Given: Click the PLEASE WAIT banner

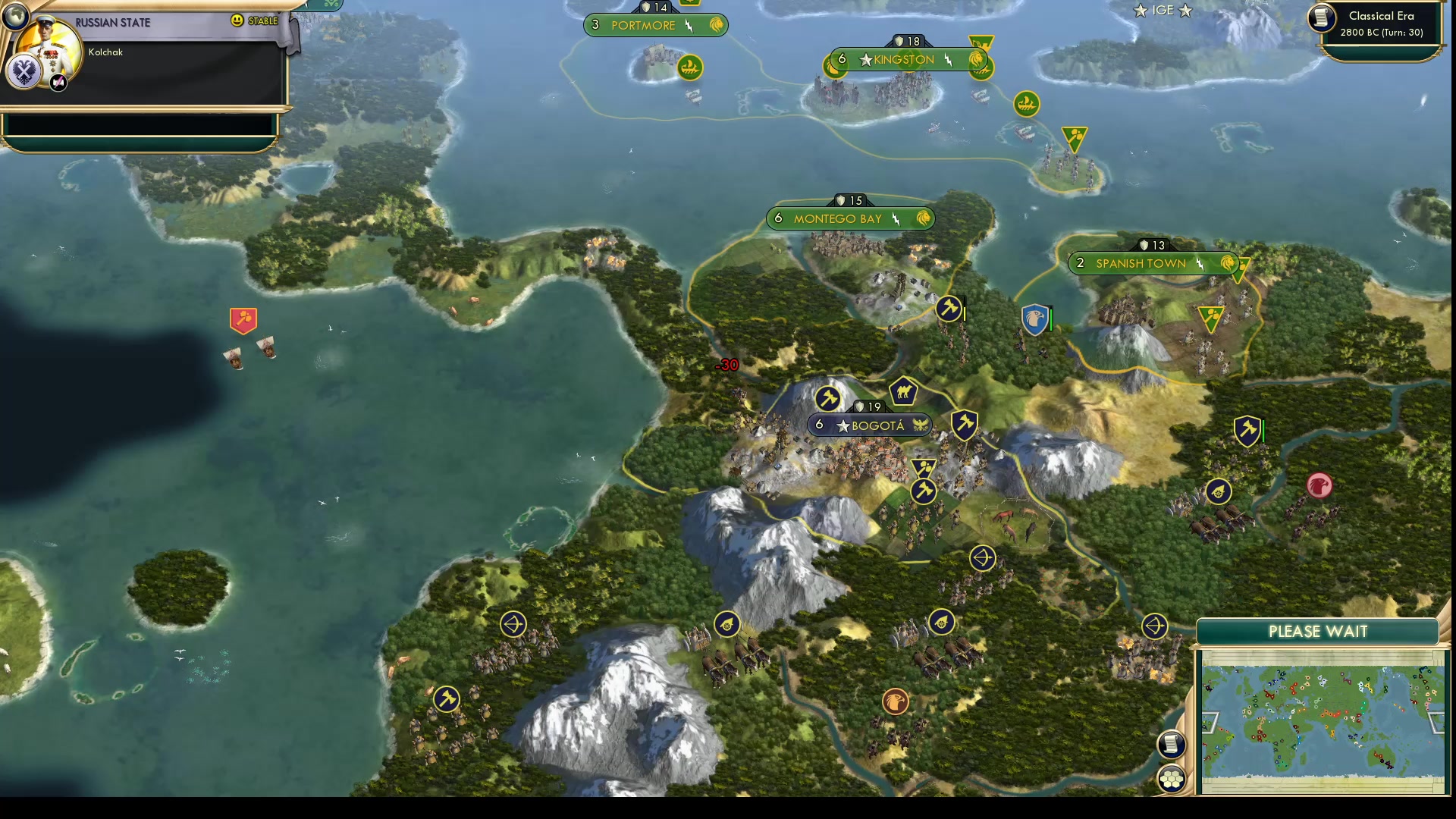Looking at the screenshot, I should [x=1318, y=631].
